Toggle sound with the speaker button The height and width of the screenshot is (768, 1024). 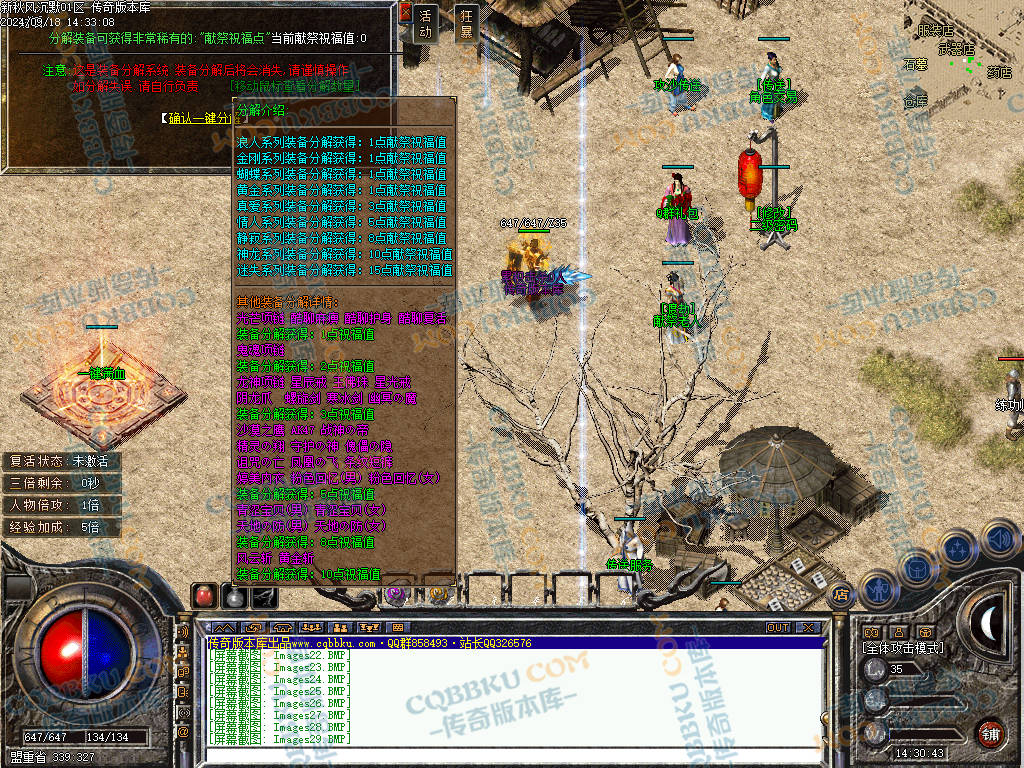click(x=999, y=541)
